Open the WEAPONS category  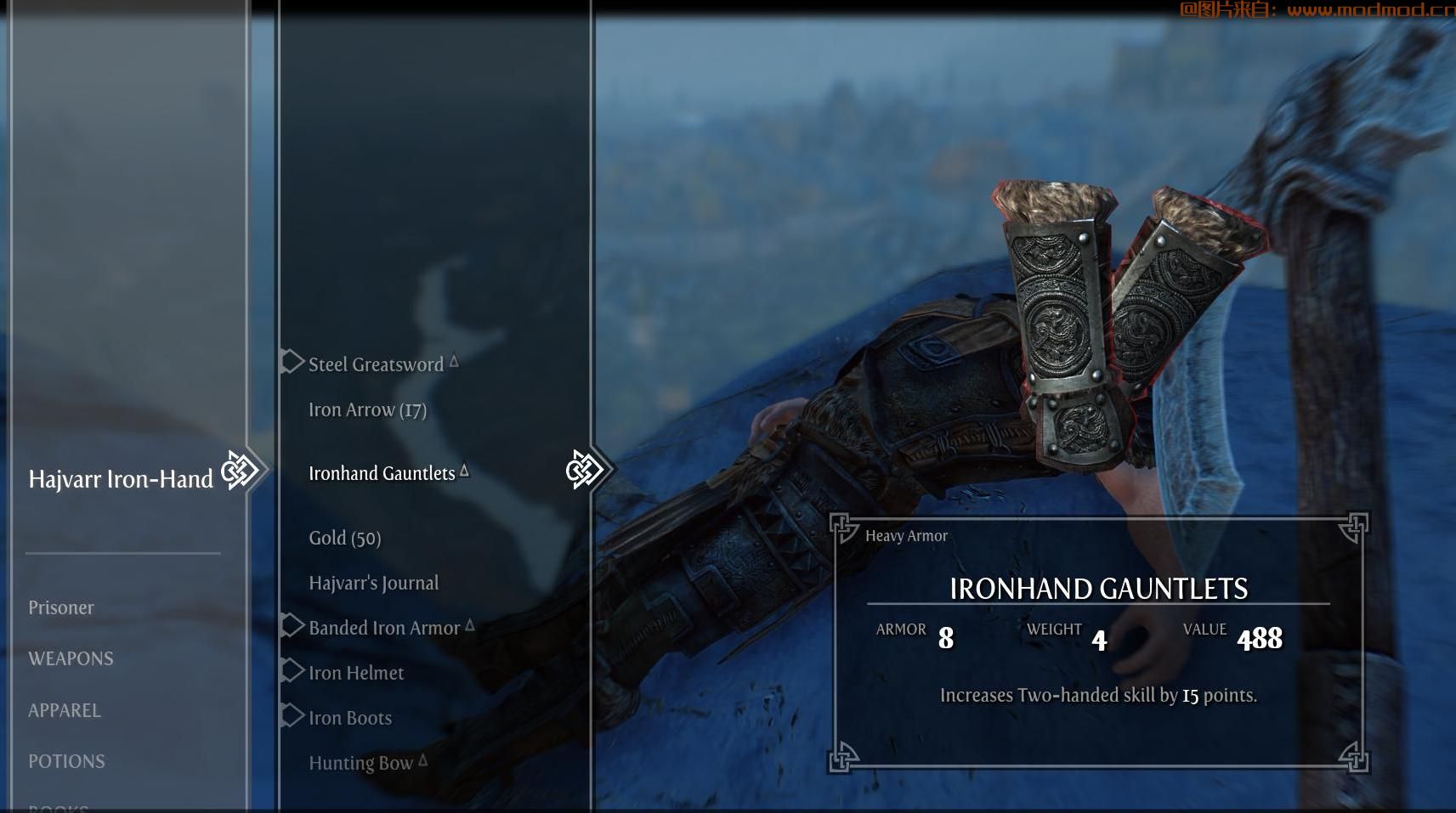click(x=71, y=658)
